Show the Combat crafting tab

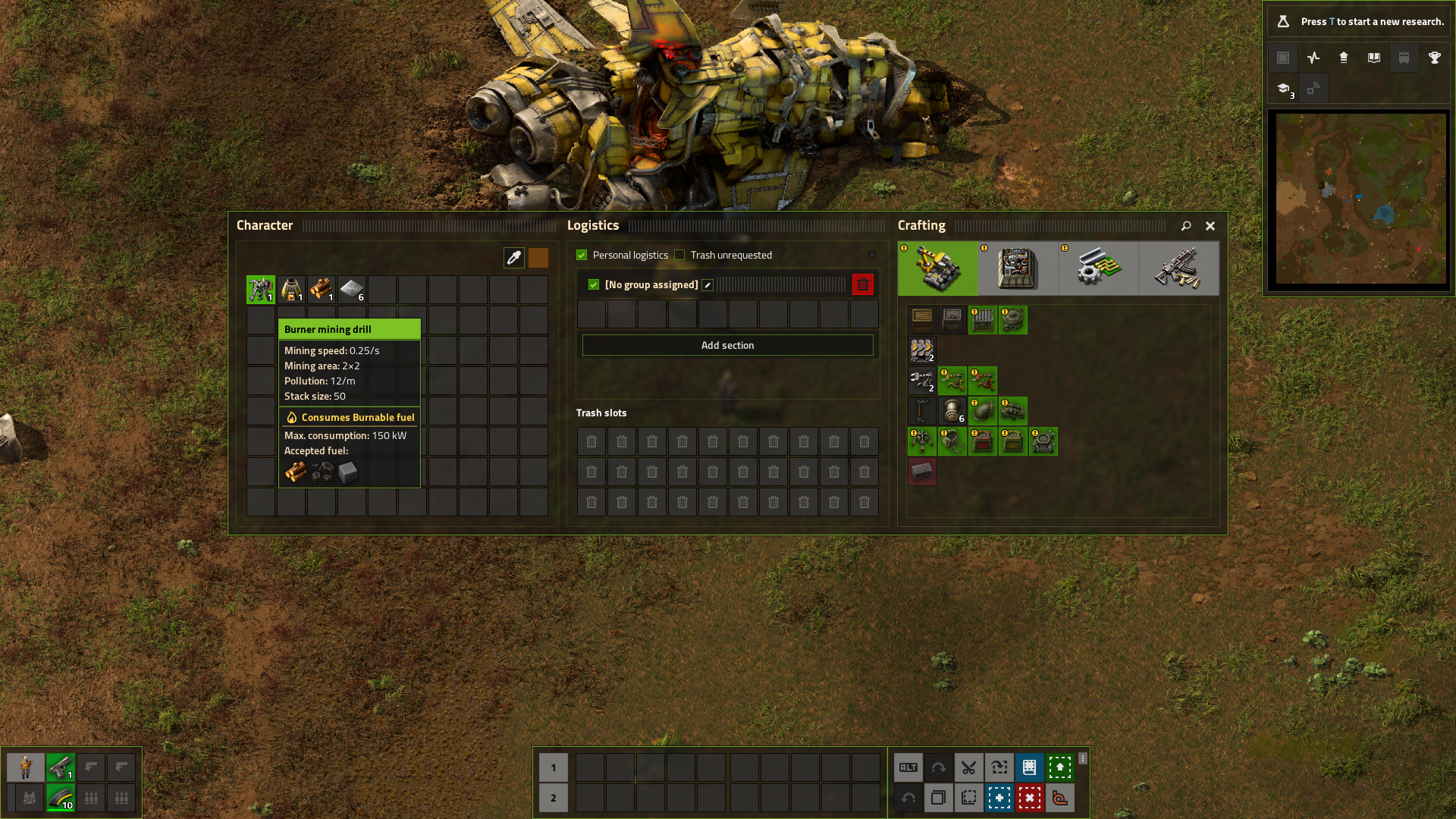point(1178,268)
